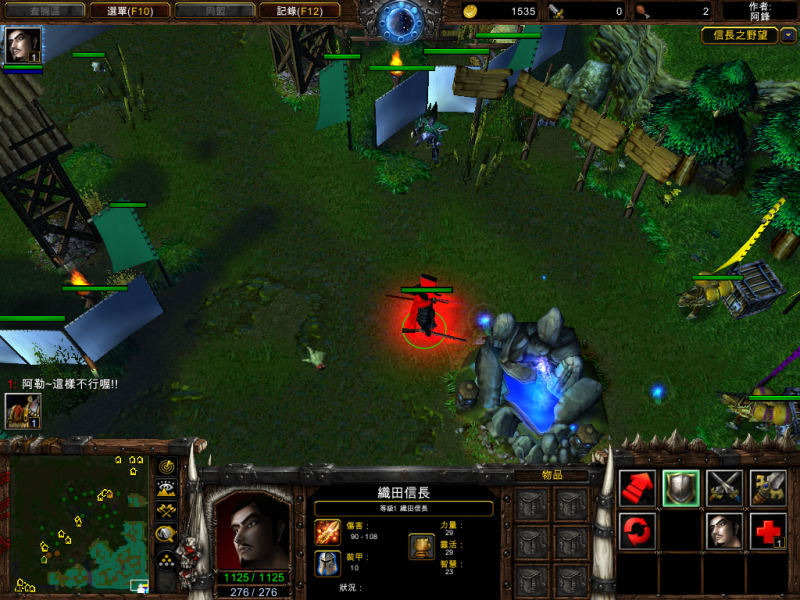Open the red cross hero skills

click(x=768, y=531)
